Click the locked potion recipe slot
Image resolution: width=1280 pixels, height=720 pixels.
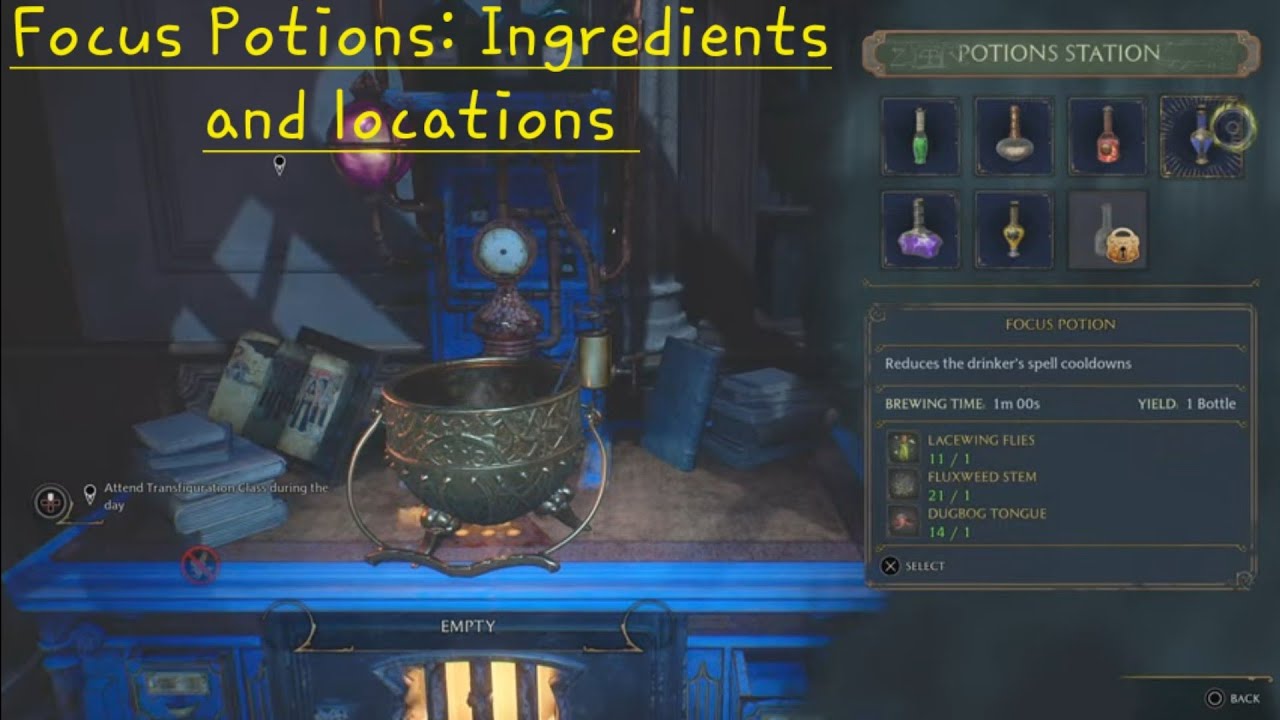pyautogui.click(x=1108, y=231)
